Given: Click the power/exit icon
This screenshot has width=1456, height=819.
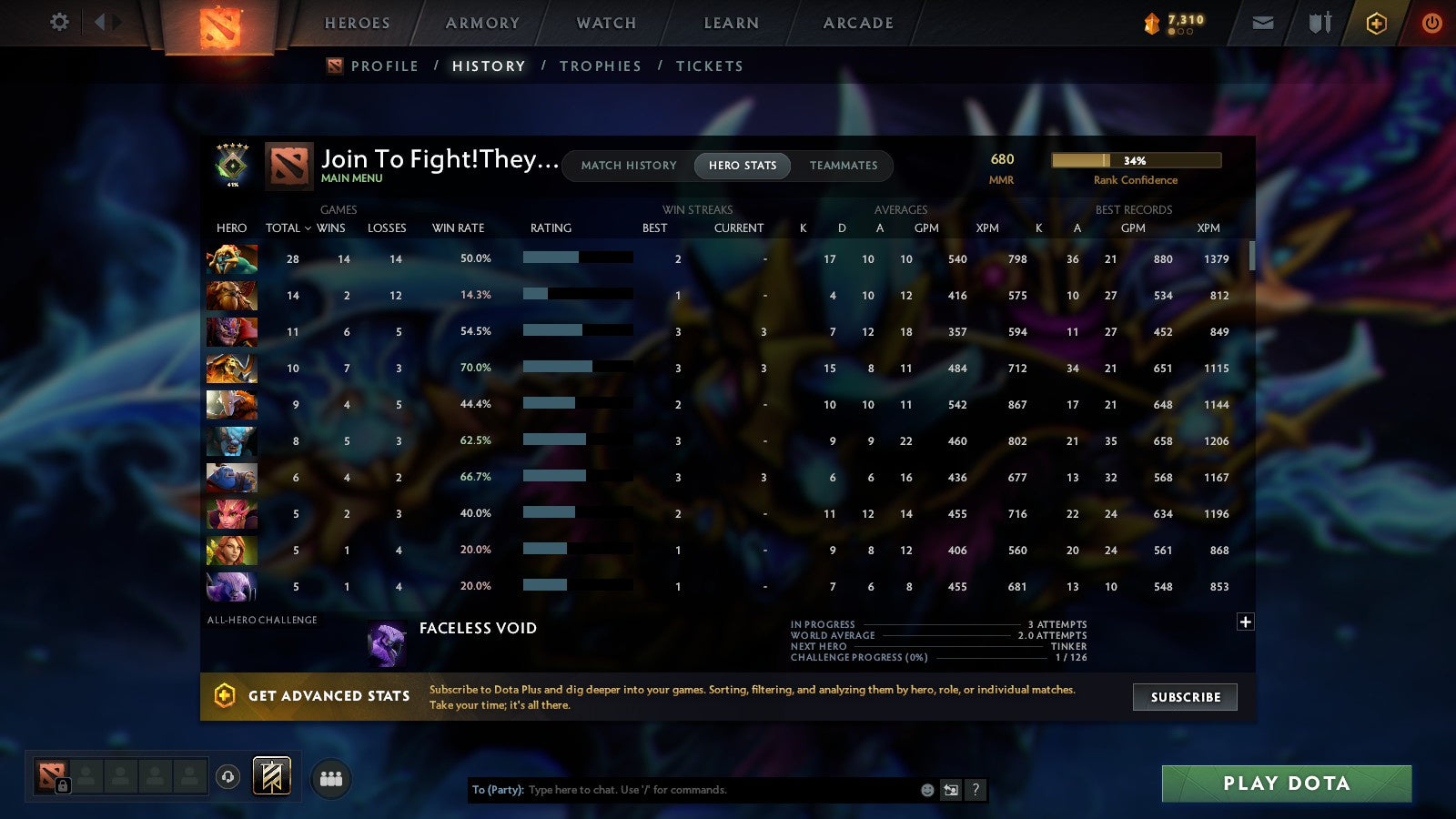Looking at the screenshot, I should coord(1431,23).
